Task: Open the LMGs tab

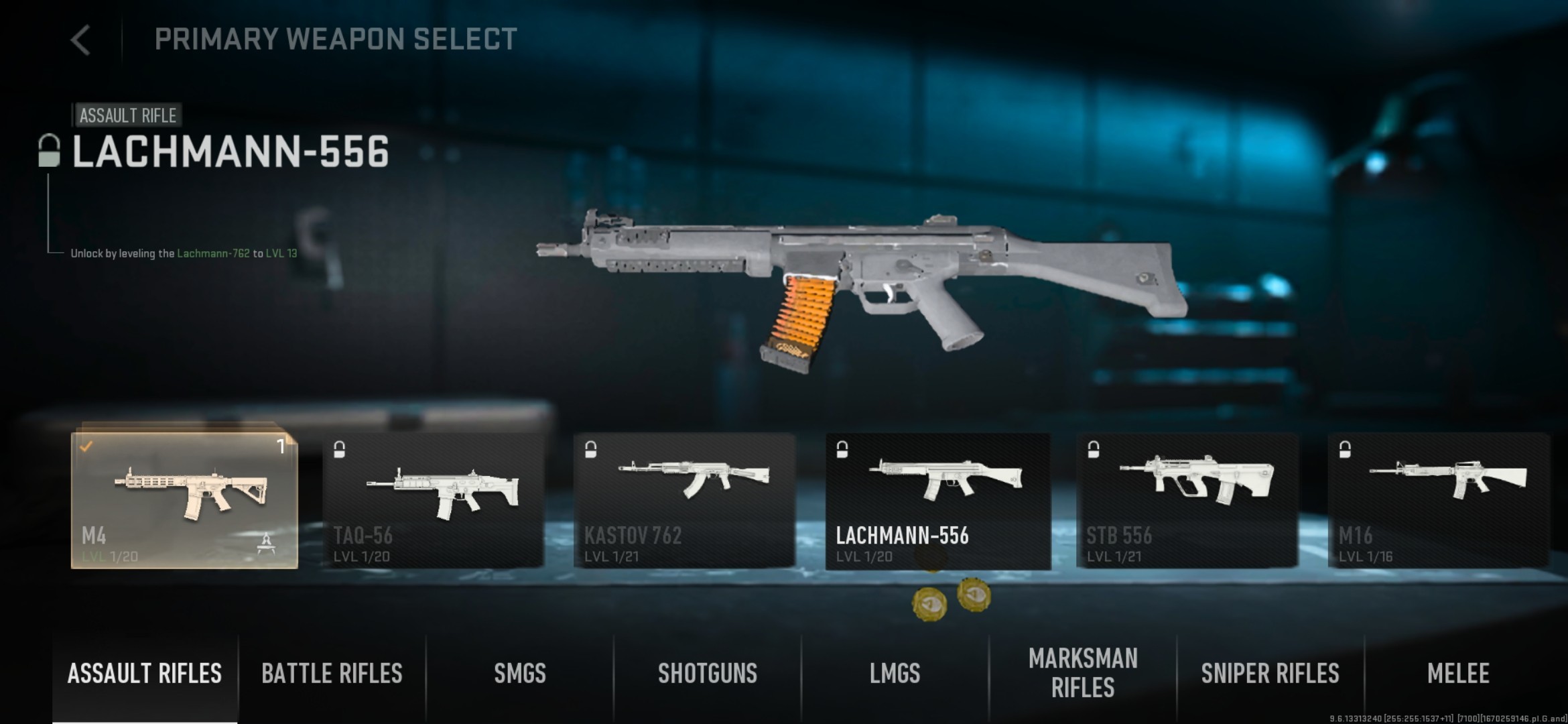Action: point(895,674)
